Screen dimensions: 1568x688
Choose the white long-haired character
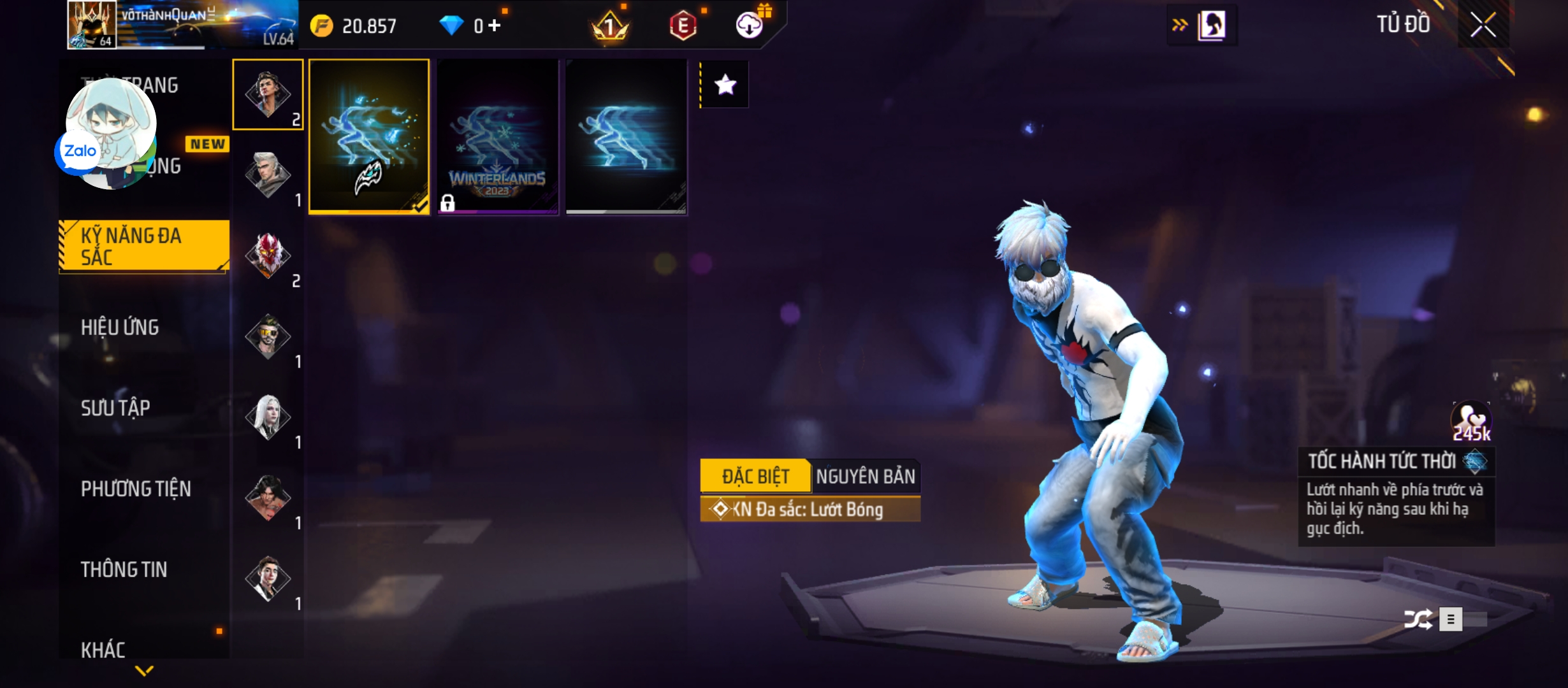tap(268, 417)
